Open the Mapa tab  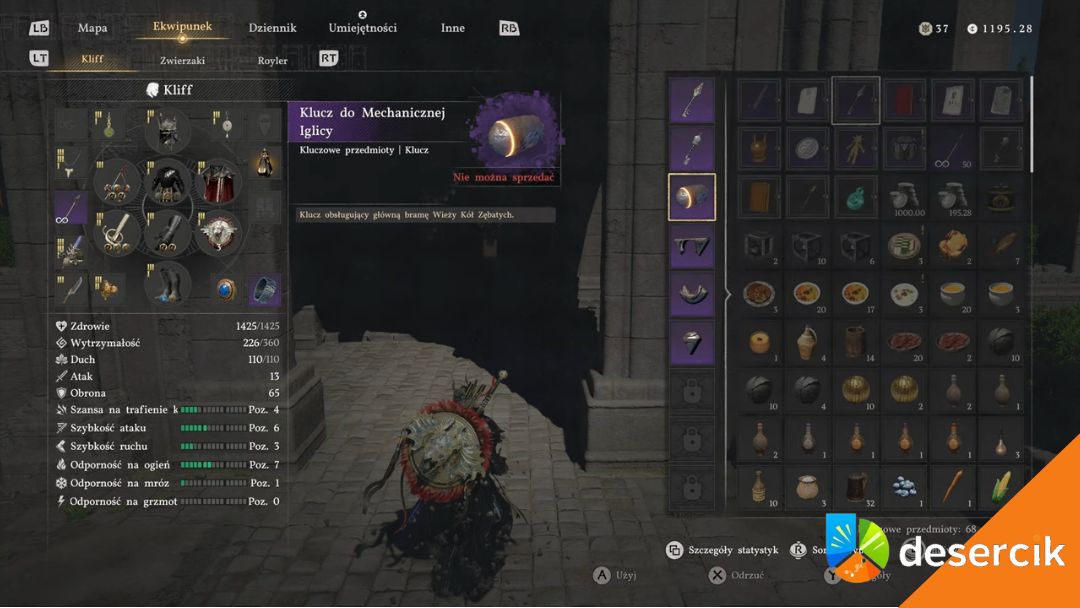click(x=93, y=28)
